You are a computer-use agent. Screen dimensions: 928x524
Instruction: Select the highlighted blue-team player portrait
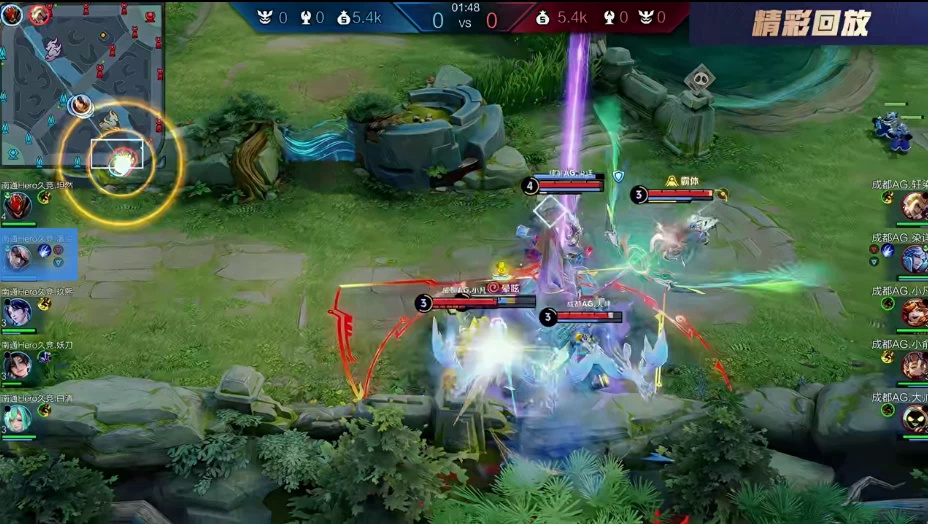(18, 257)
